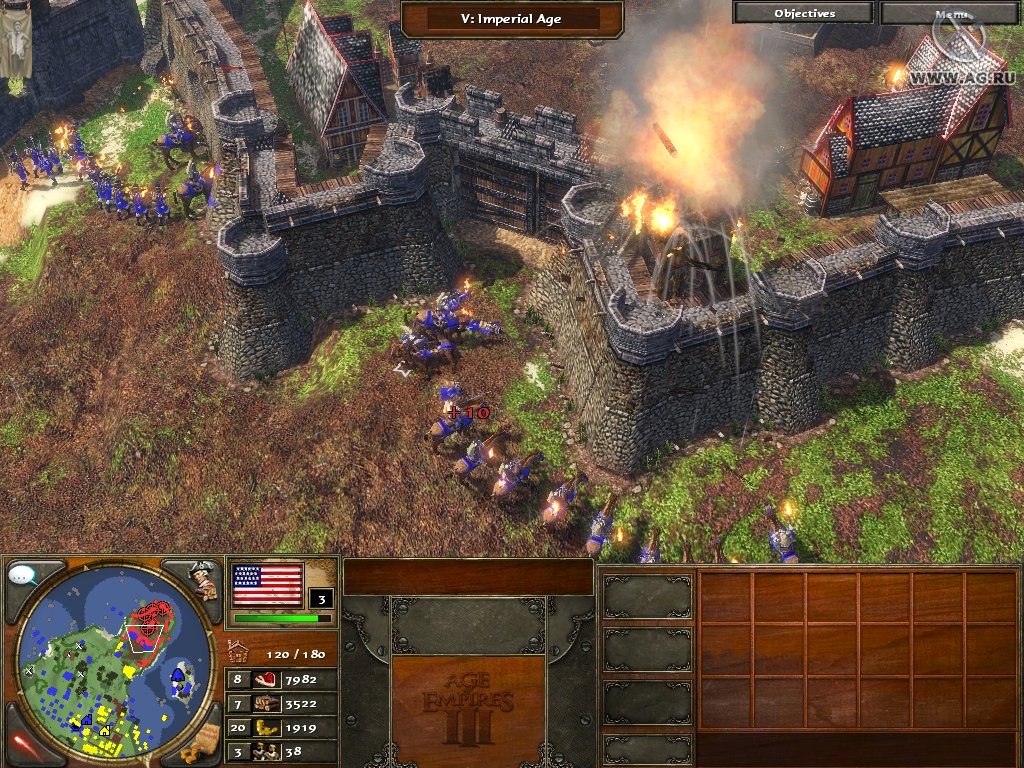Select the population house icon
The width and height of the screenshot is (1024, 768).
pos(238,652)
